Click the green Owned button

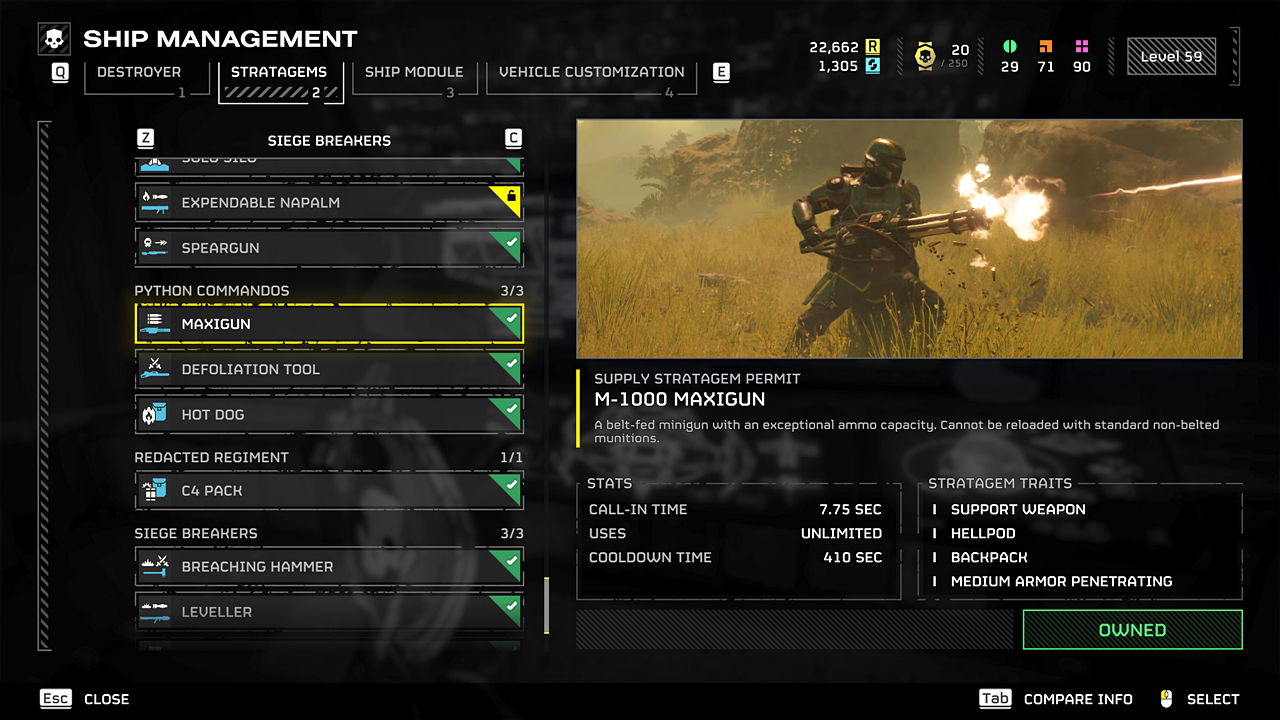tap(1132, 630)
